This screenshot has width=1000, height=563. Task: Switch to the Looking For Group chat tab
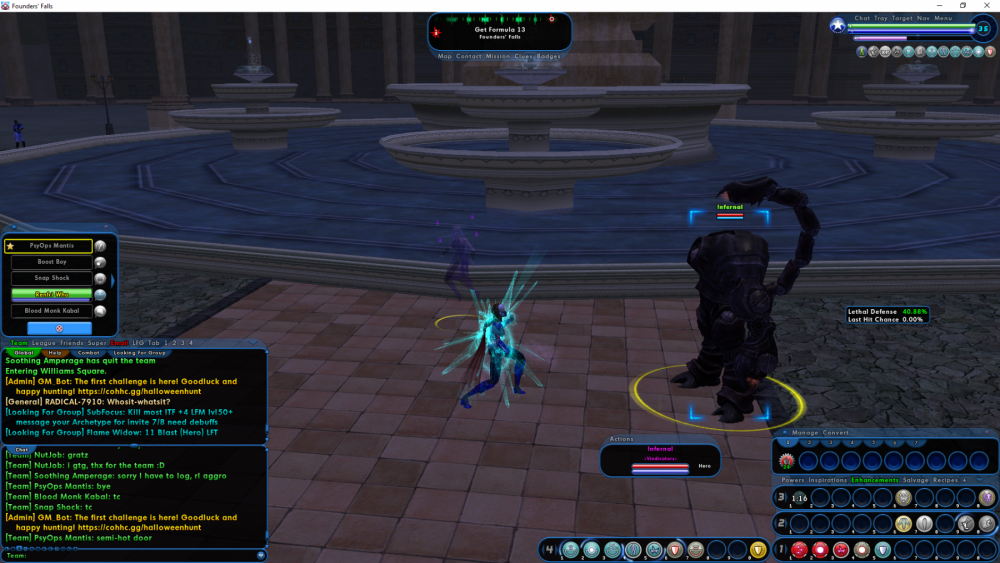coord(139,353)
